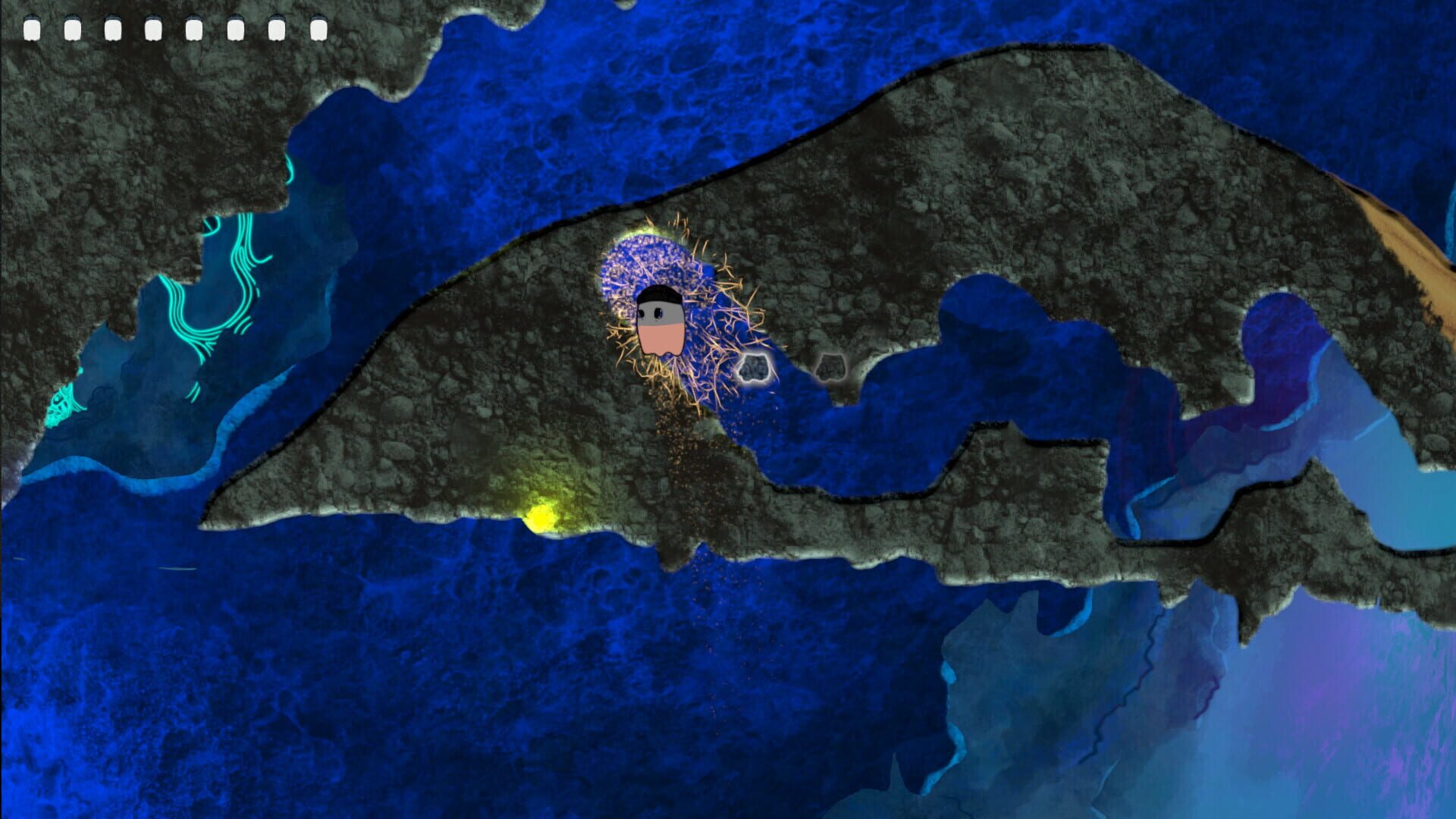1456x819 pixels.
Task: Click the fourth ghost icon in the row
Action: tap(153, 28)
